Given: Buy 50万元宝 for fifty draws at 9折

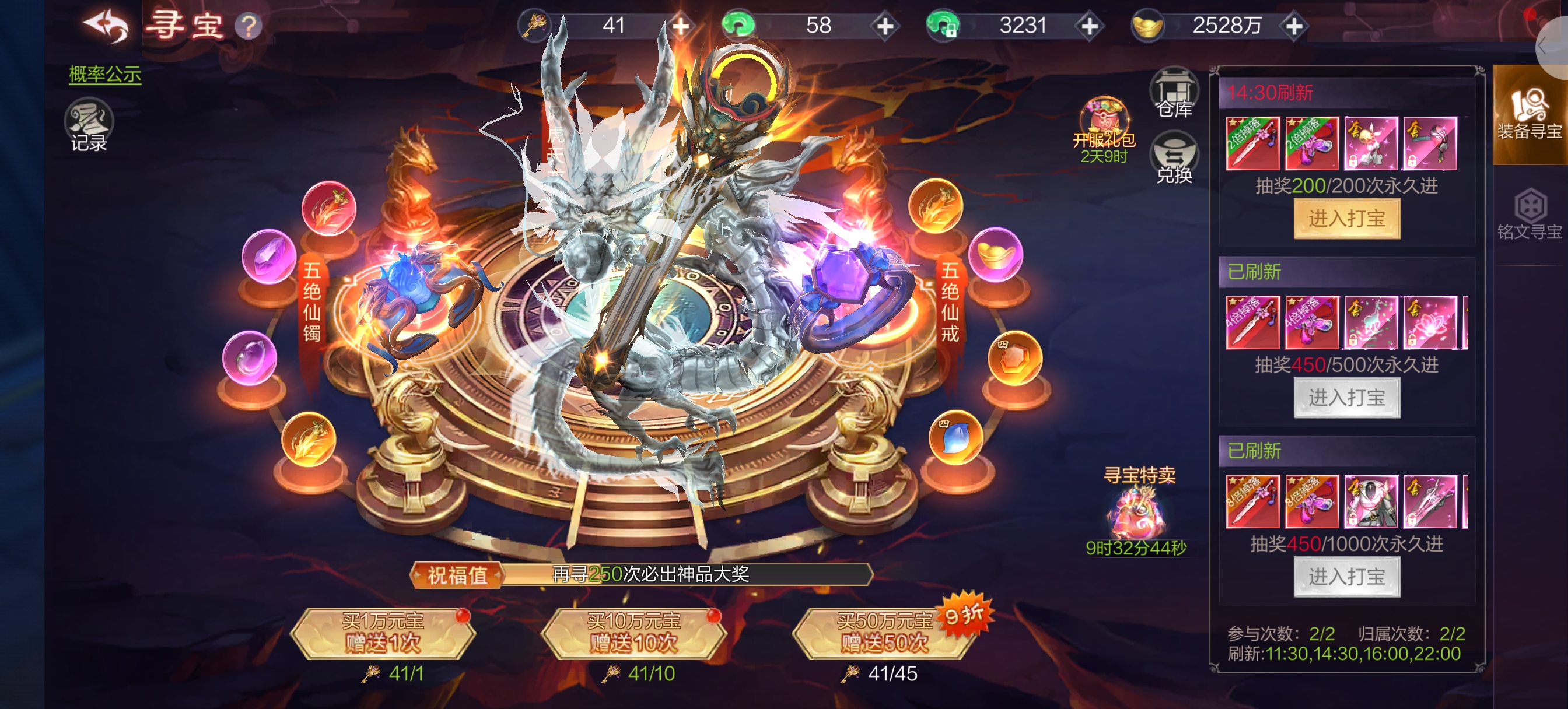Looking at the screenshot, I should [884, 634].
